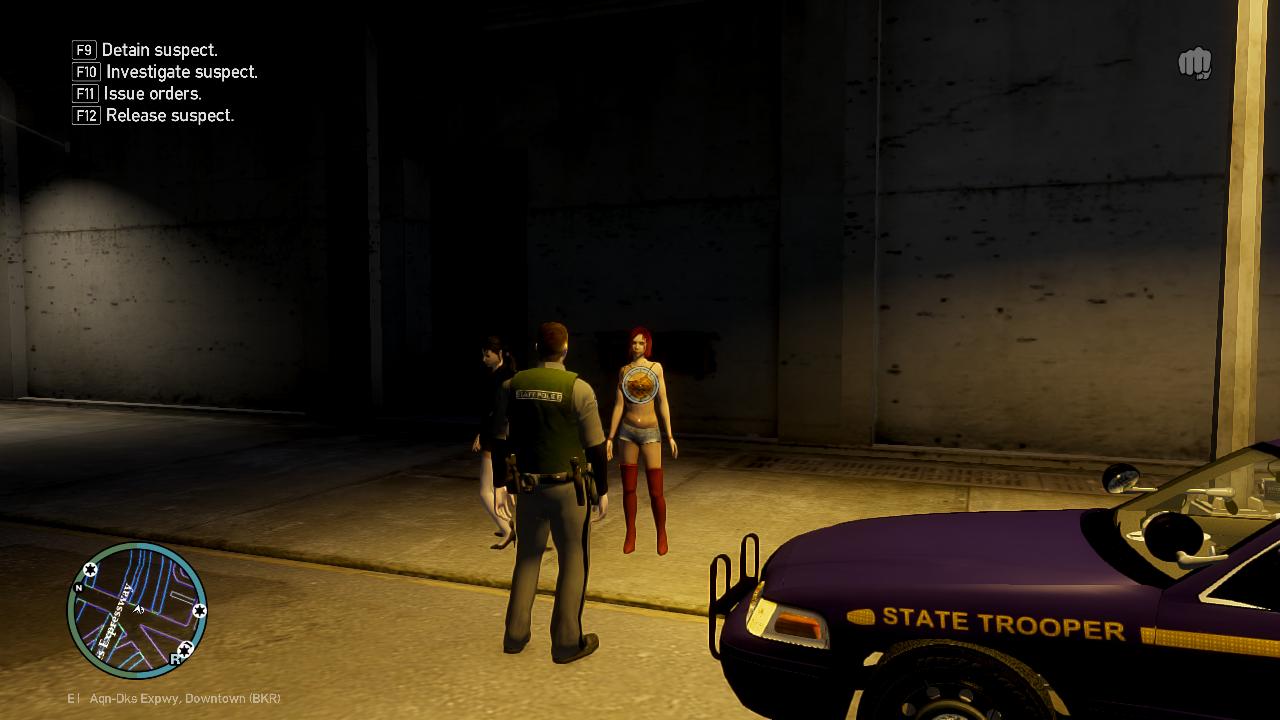The height and width of the screenshot is (720, 1280).
Task: Click the targeting reticle on the suspect
Action: [x=638, y=385]
